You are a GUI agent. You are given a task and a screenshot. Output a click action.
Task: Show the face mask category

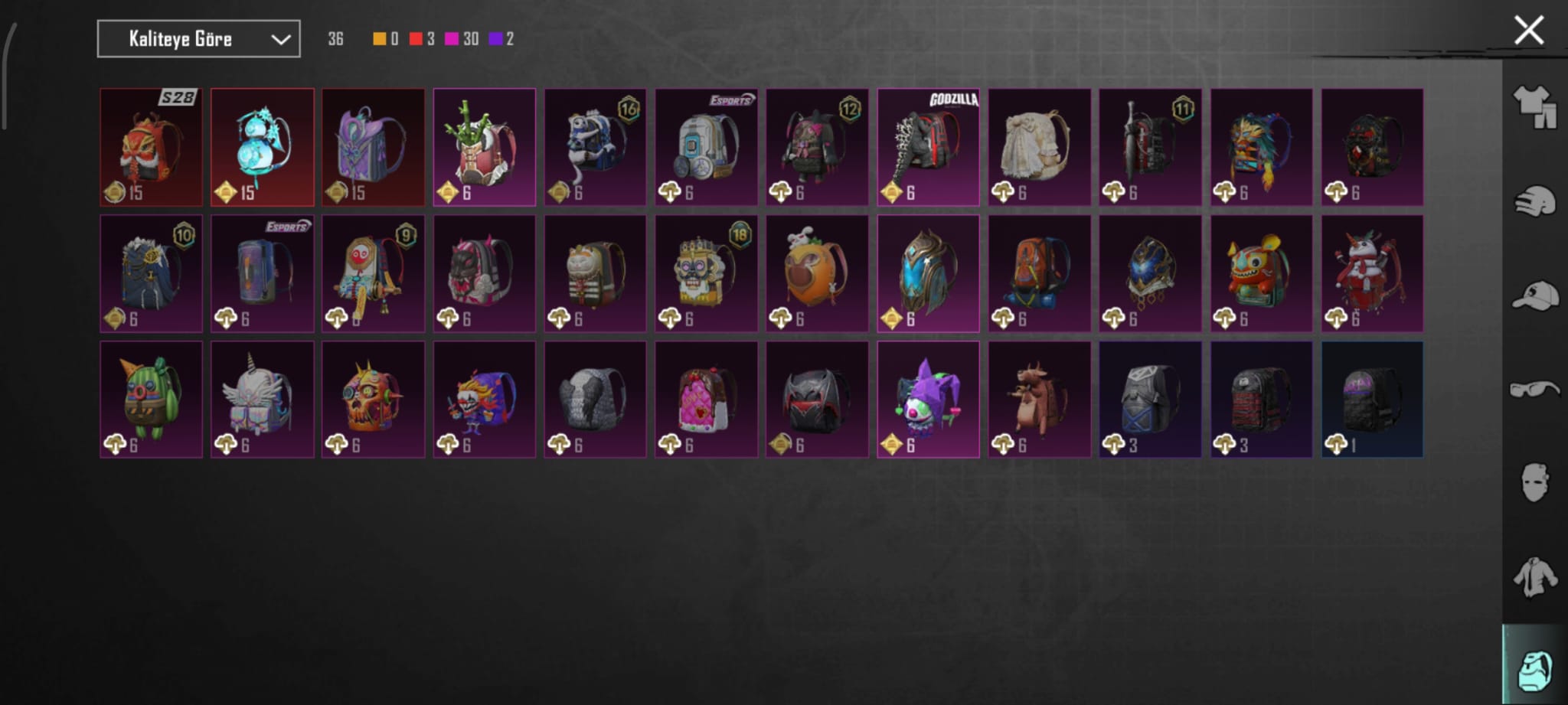1534,482
